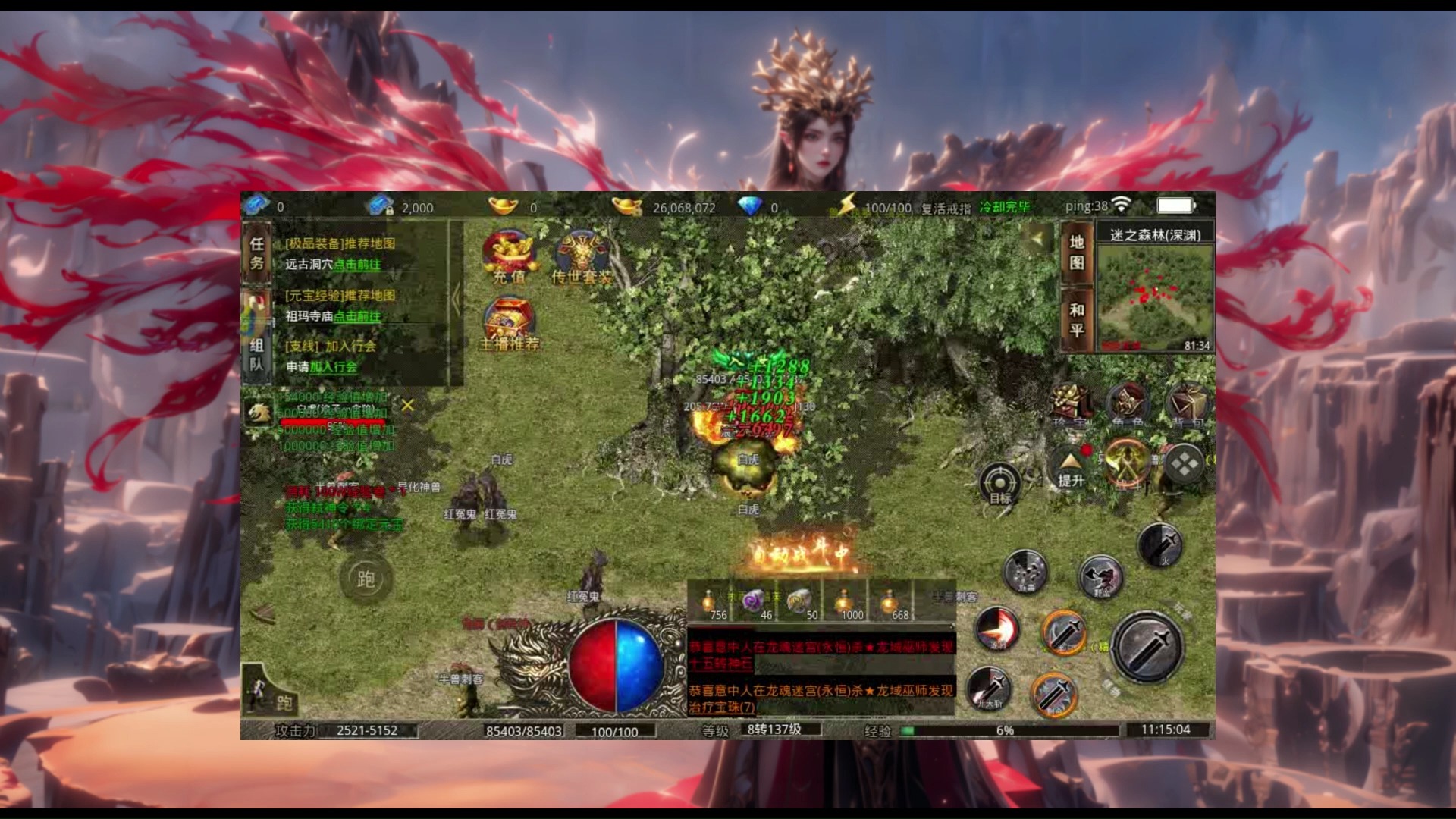Close the 白虎 target bar with the yellow X
The height and width of the screenshot is (819, 1456).
408,406
